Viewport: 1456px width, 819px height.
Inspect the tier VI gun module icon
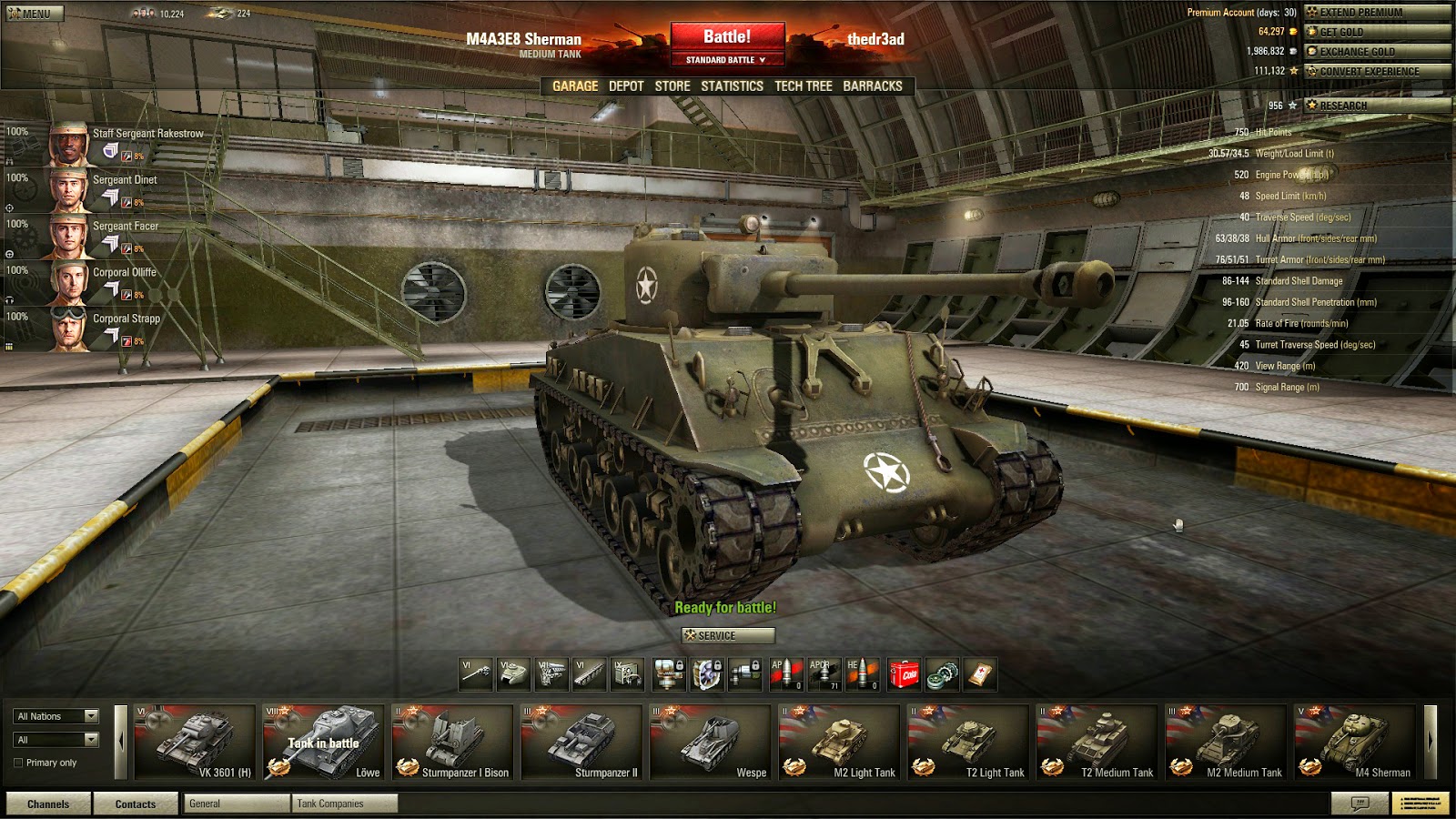point(474,673)
